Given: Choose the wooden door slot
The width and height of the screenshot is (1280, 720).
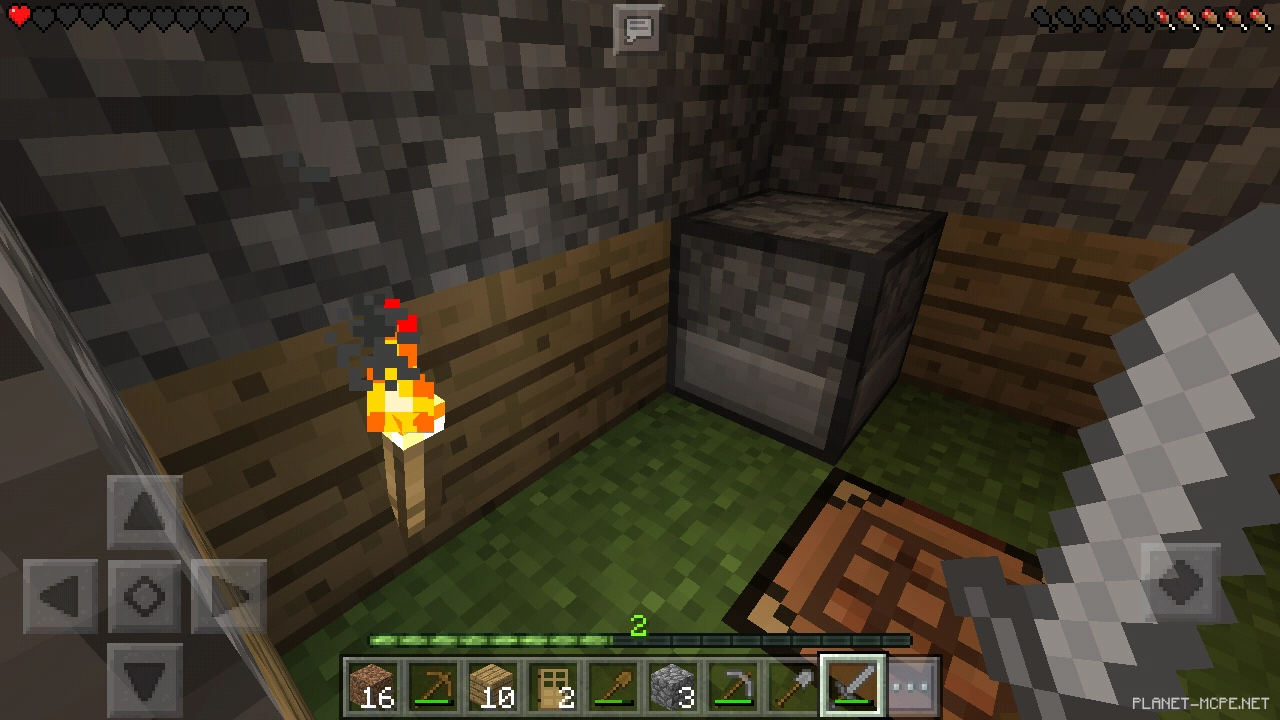Looking at the screenshot, I should pyautogui.click(x=553, y=686).
